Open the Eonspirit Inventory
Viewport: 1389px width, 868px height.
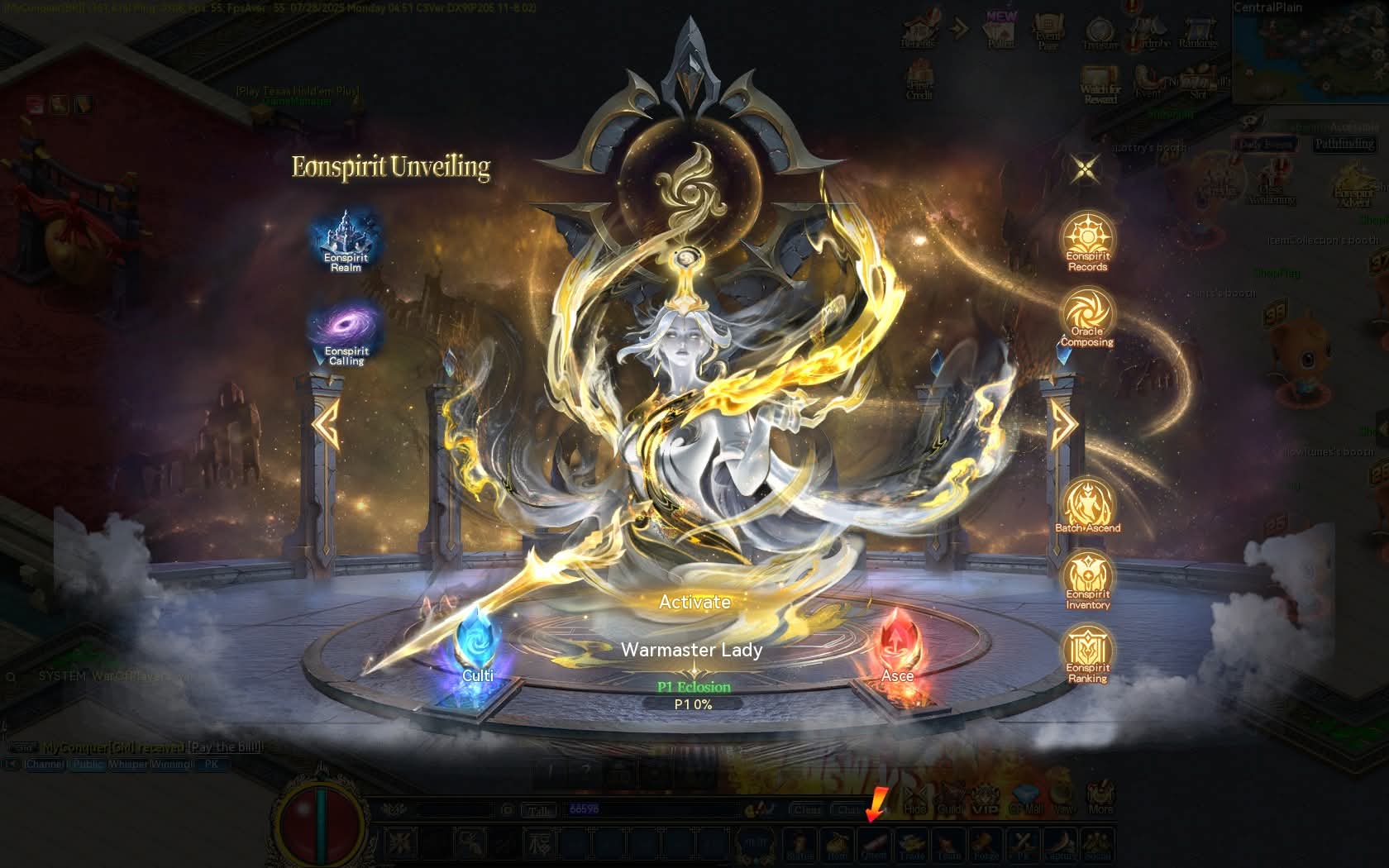tap(1087, 579)
